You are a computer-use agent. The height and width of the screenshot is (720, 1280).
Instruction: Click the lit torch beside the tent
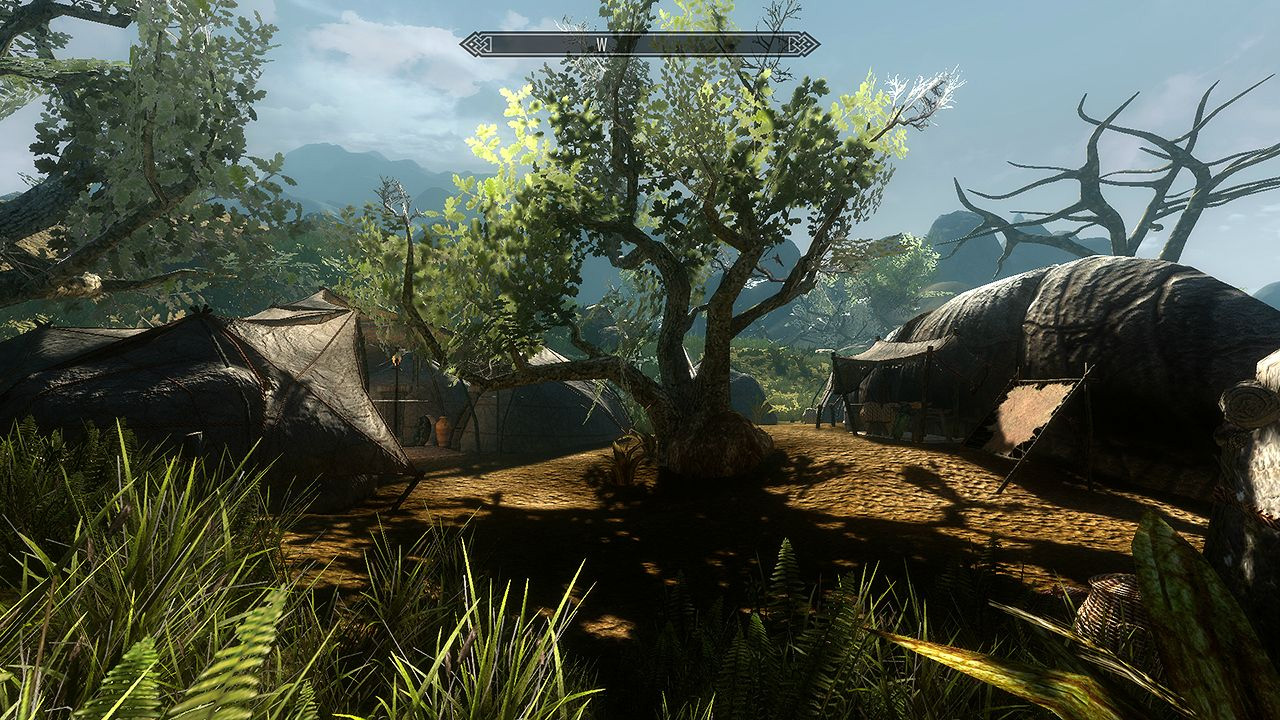tap(396, 360)
